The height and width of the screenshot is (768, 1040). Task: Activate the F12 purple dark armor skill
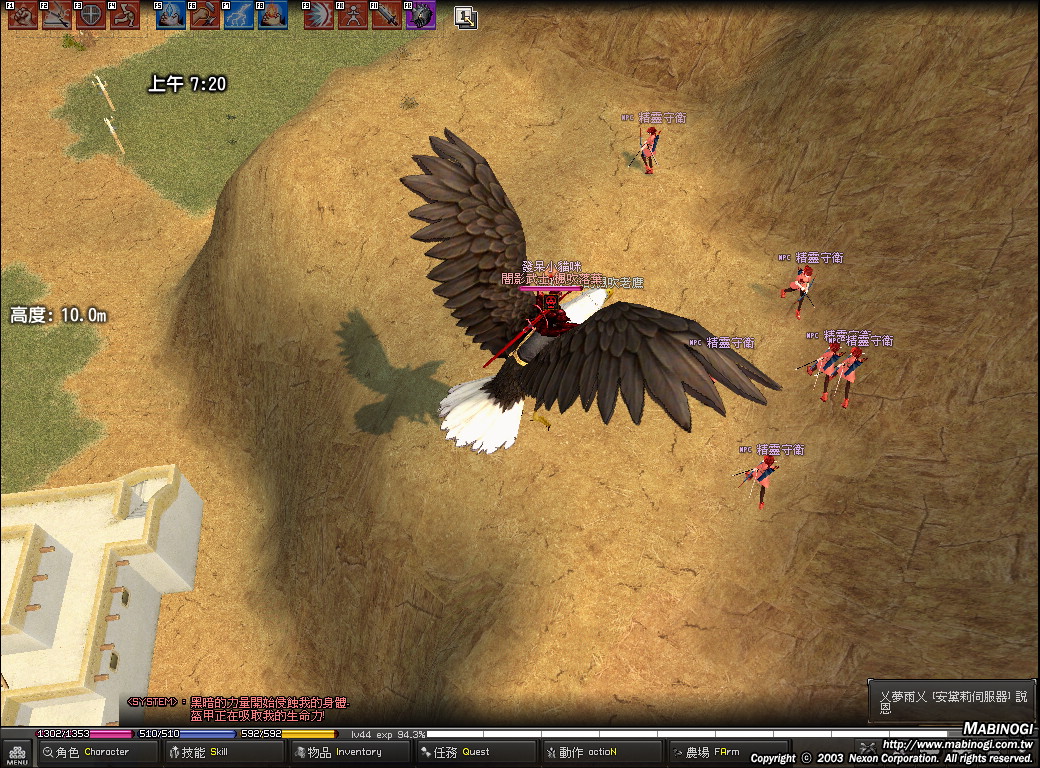point(421,15)
